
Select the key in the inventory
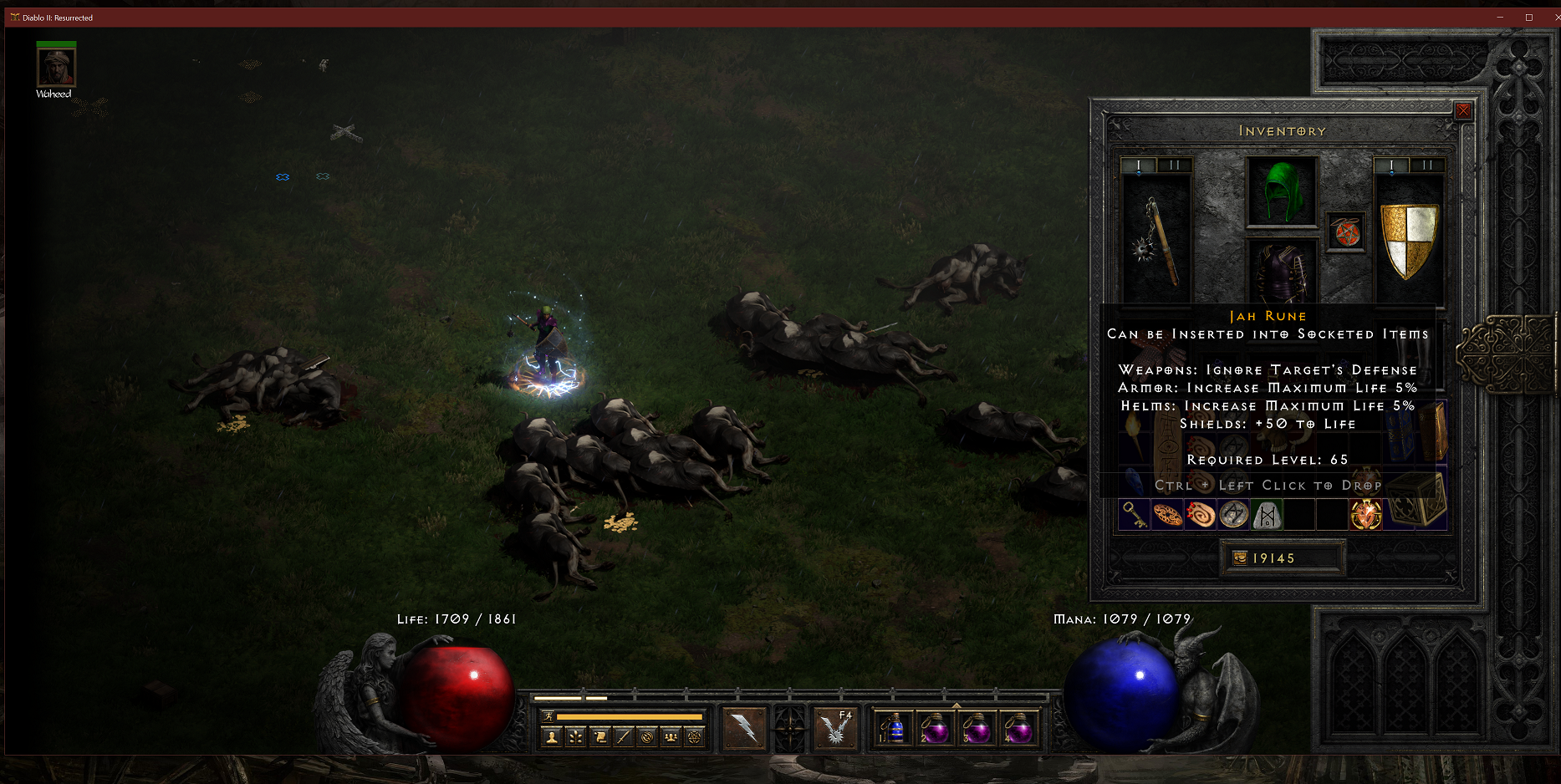pos(1134,515)
